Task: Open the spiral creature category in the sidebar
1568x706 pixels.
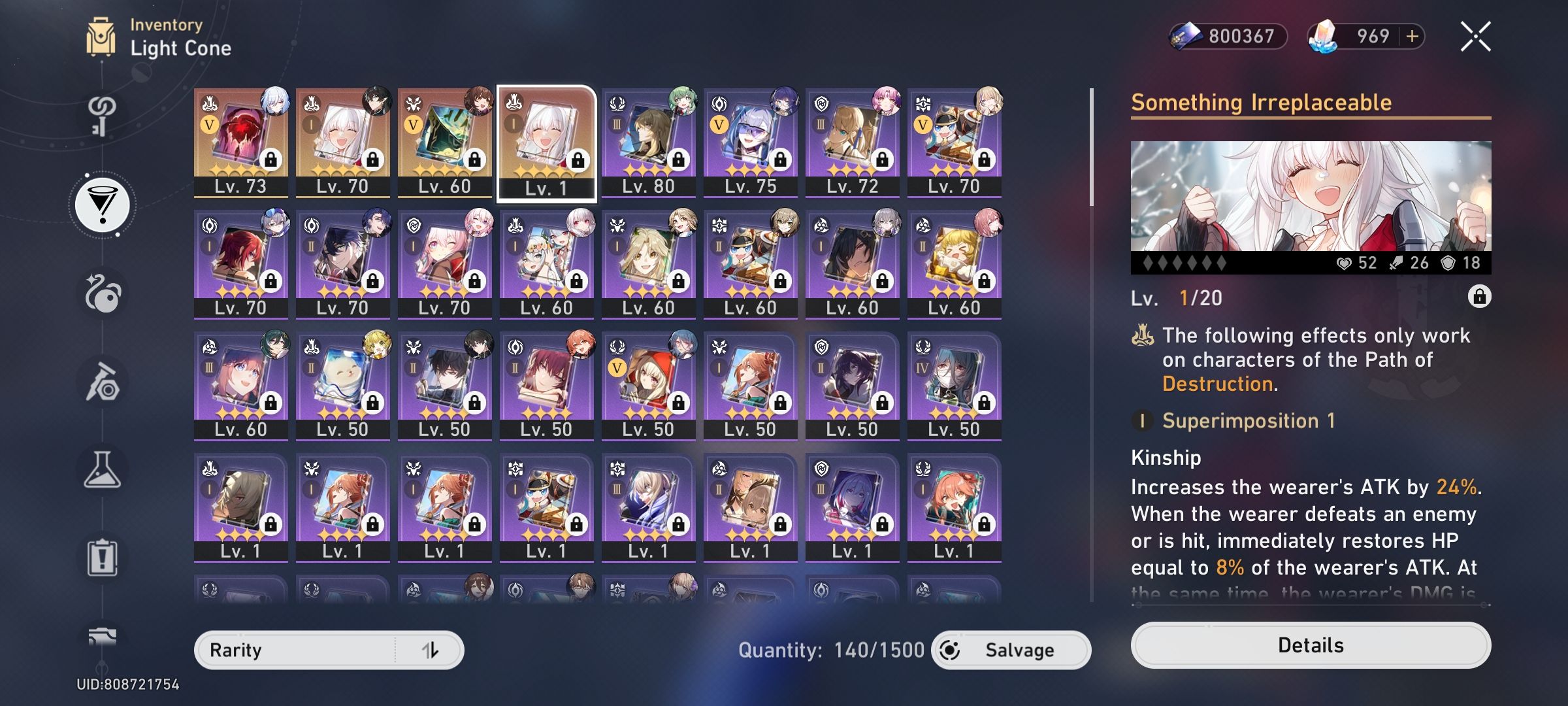Action: tap(101, 294)
